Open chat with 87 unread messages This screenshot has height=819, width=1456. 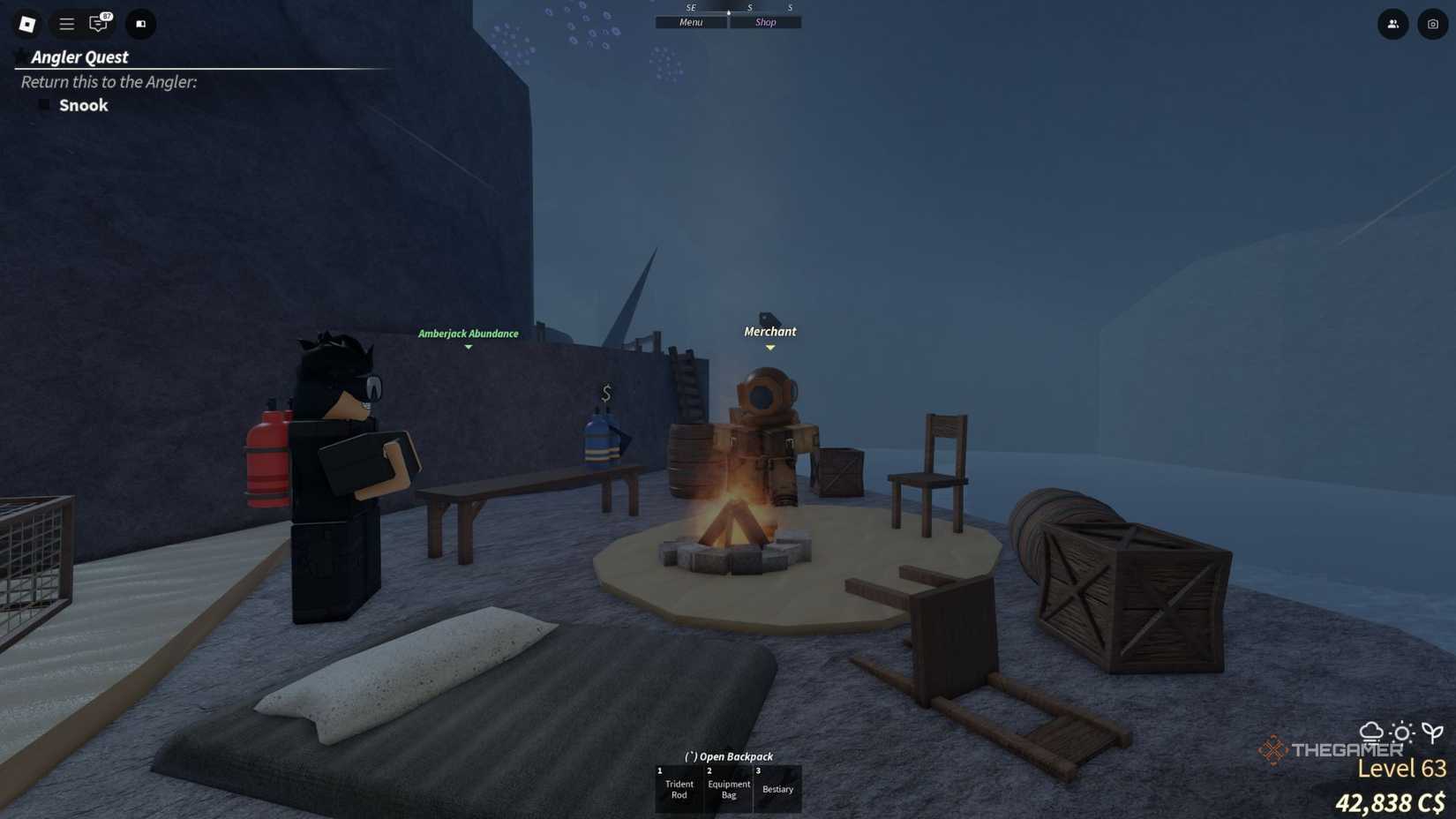pyautogui.click(x=98, y=24)
